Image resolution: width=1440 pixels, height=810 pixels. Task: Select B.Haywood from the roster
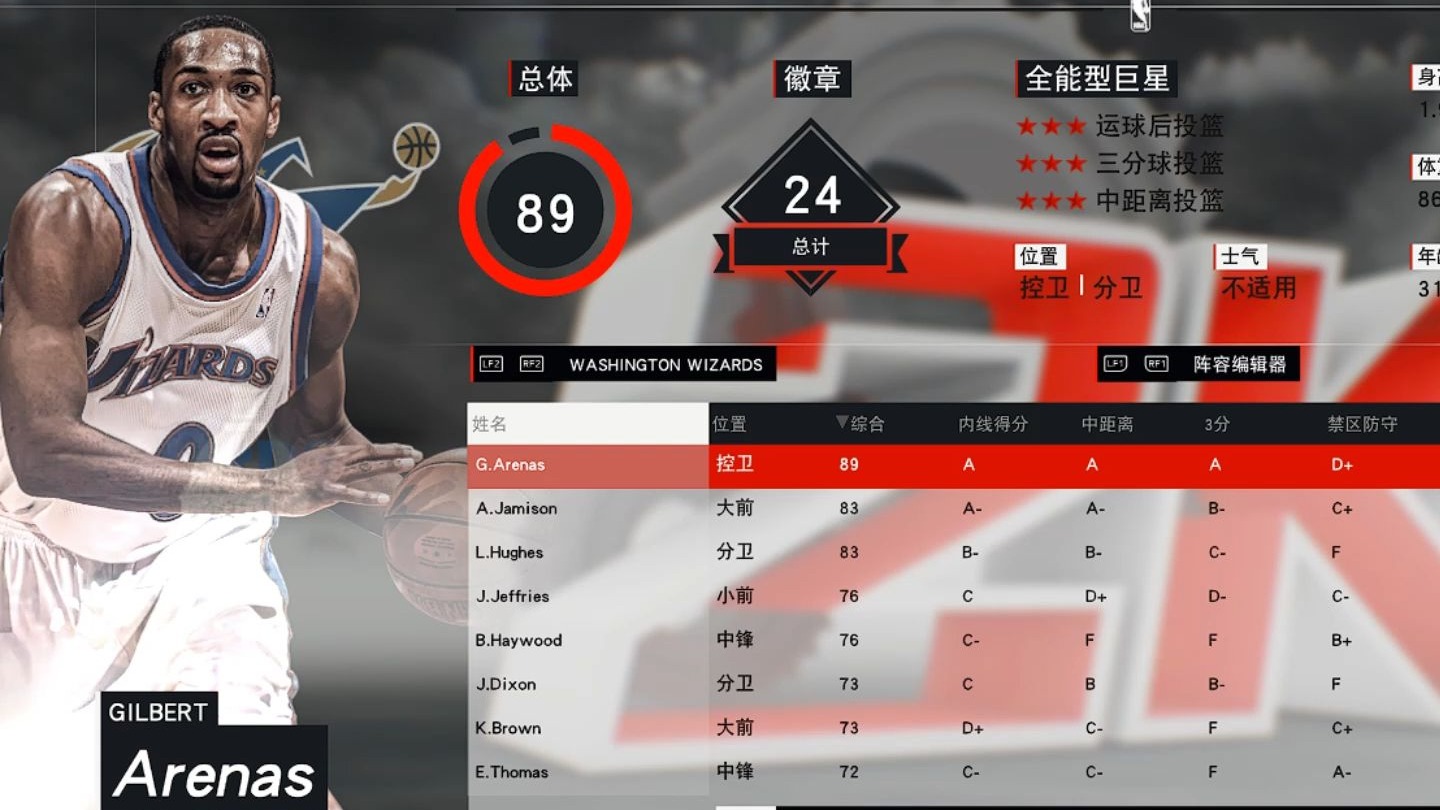click(518, 641)
